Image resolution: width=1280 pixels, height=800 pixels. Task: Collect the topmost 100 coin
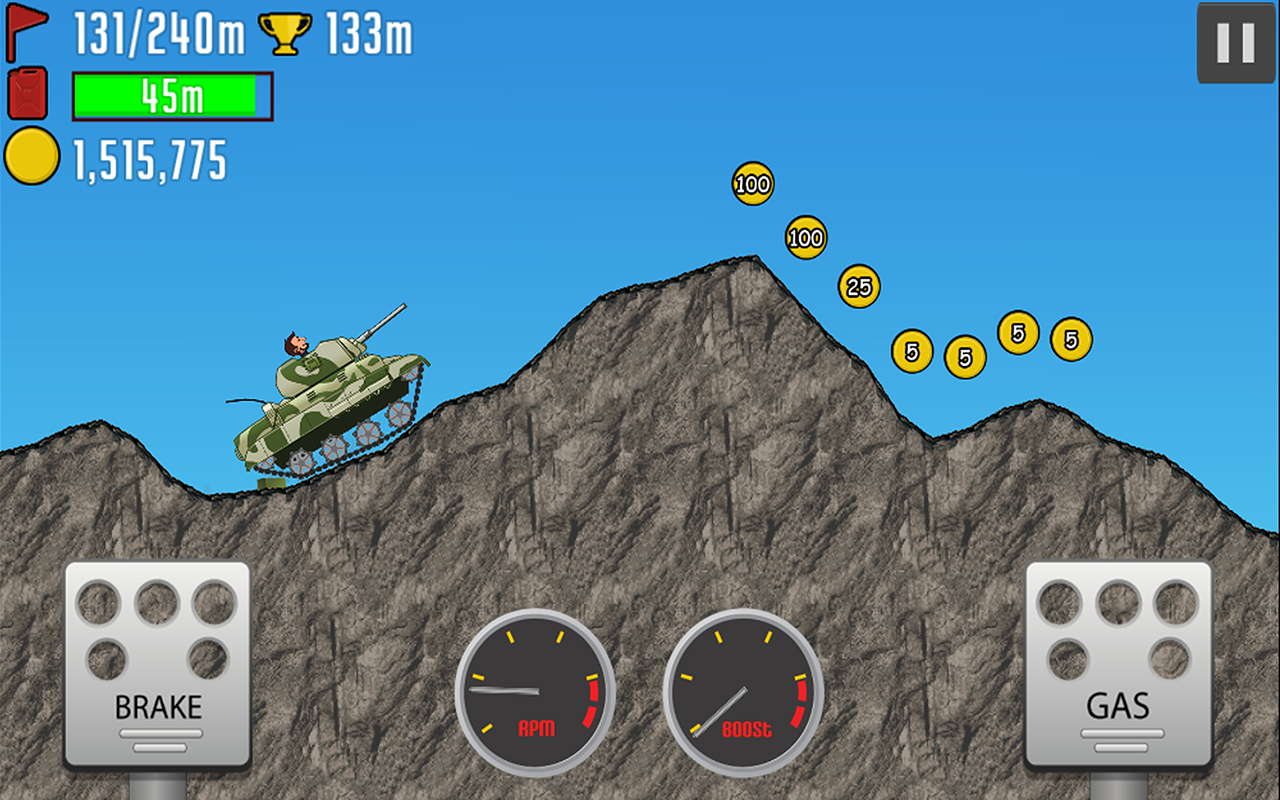751,185
